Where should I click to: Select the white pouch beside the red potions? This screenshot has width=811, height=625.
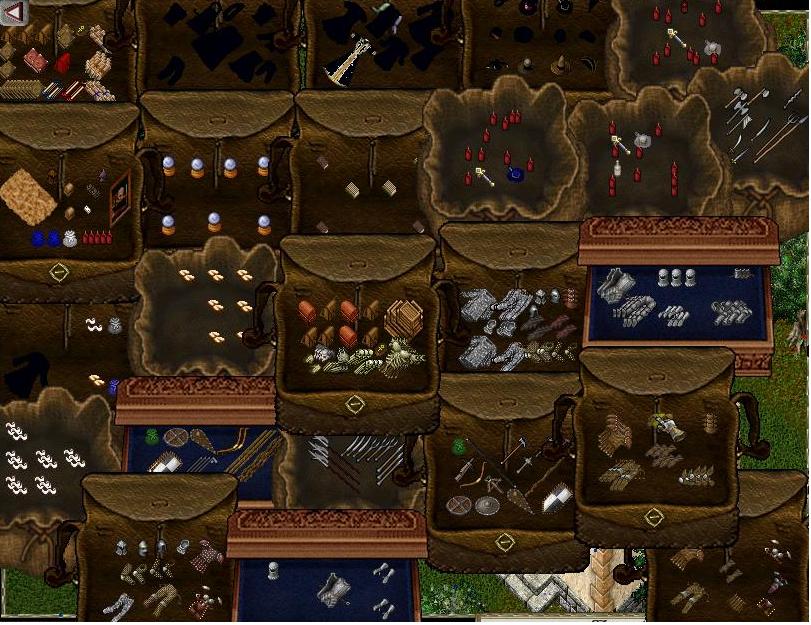click(x=70, y=239)
